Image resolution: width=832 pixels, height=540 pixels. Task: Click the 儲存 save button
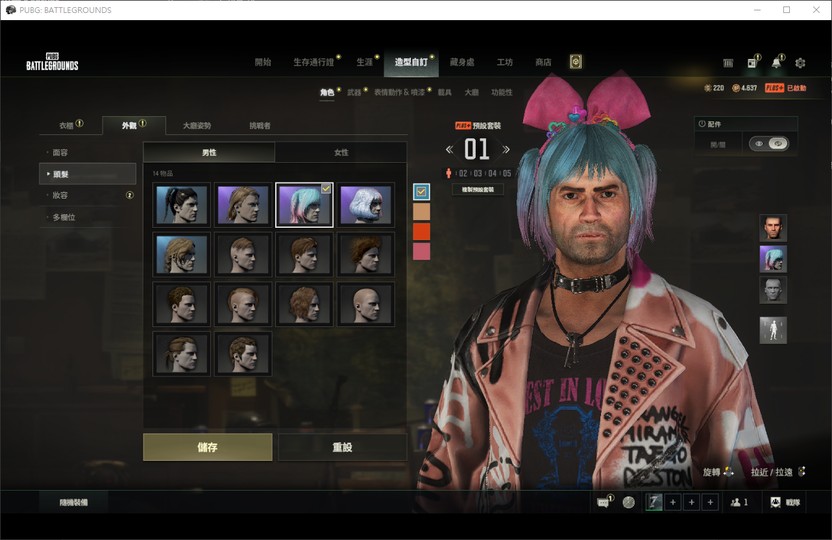click(x=207, y=447)
